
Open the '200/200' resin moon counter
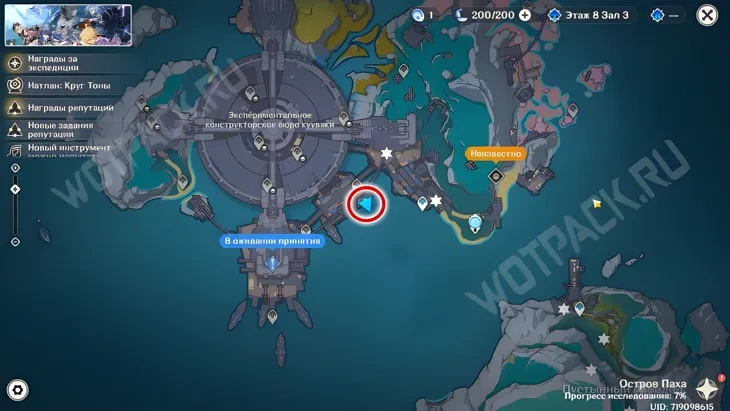pos(485,15)
